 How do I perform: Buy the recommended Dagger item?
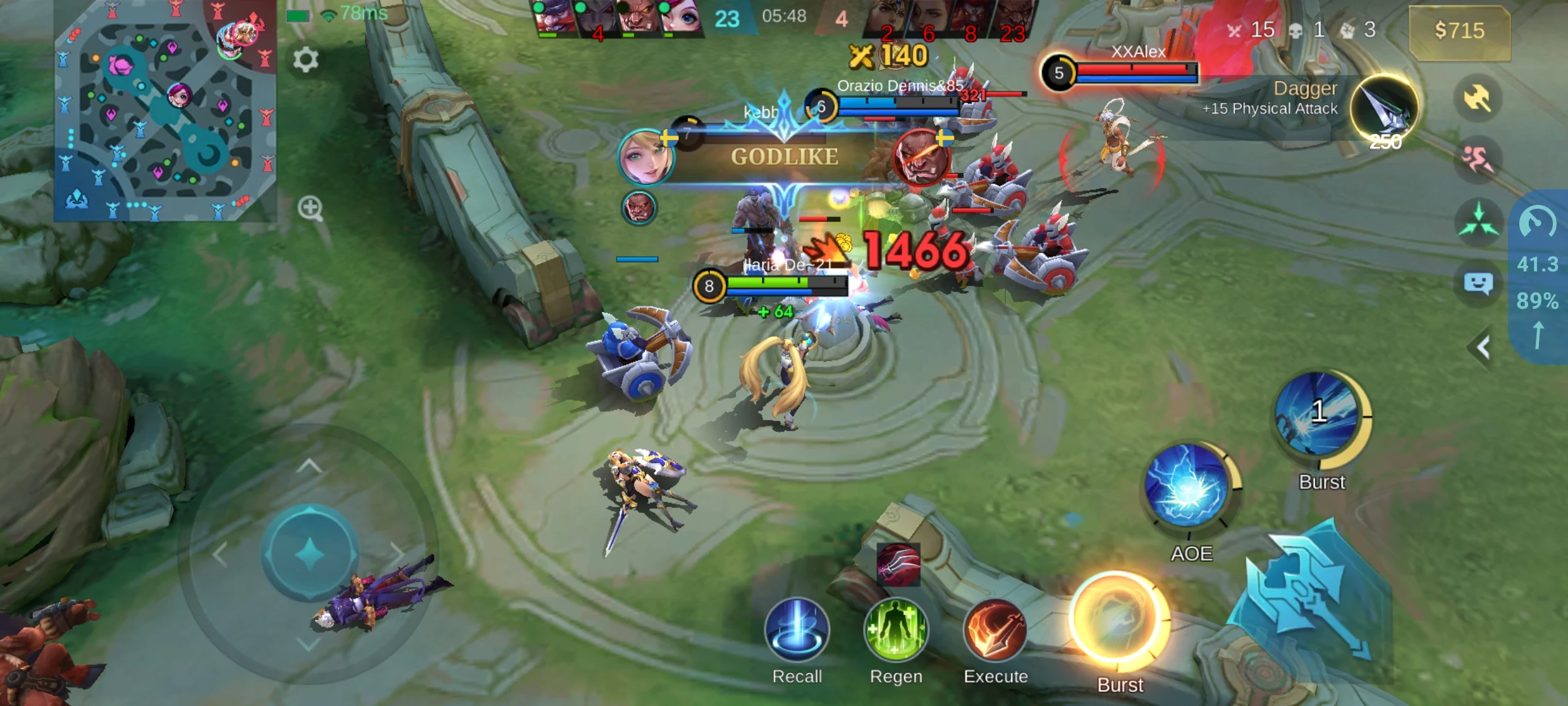coord(1383,108)
